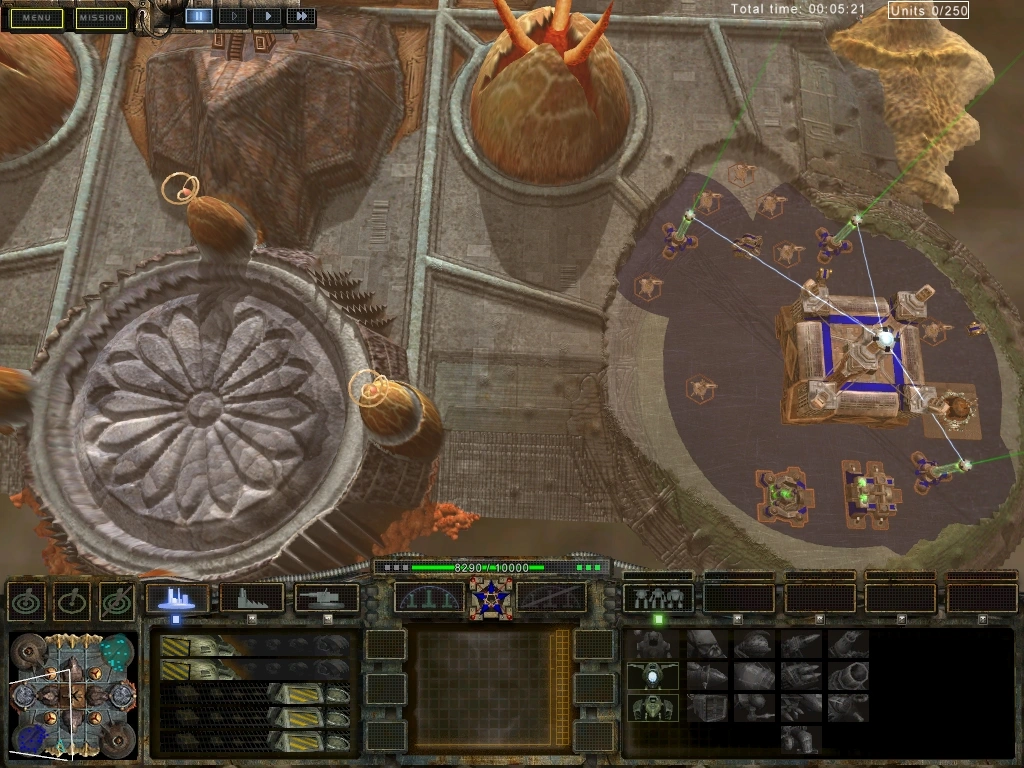Choose the glowing flying unit icon
Image resolution: width=1024 pixels, height=768 pixels.
(x=652, y=677)
